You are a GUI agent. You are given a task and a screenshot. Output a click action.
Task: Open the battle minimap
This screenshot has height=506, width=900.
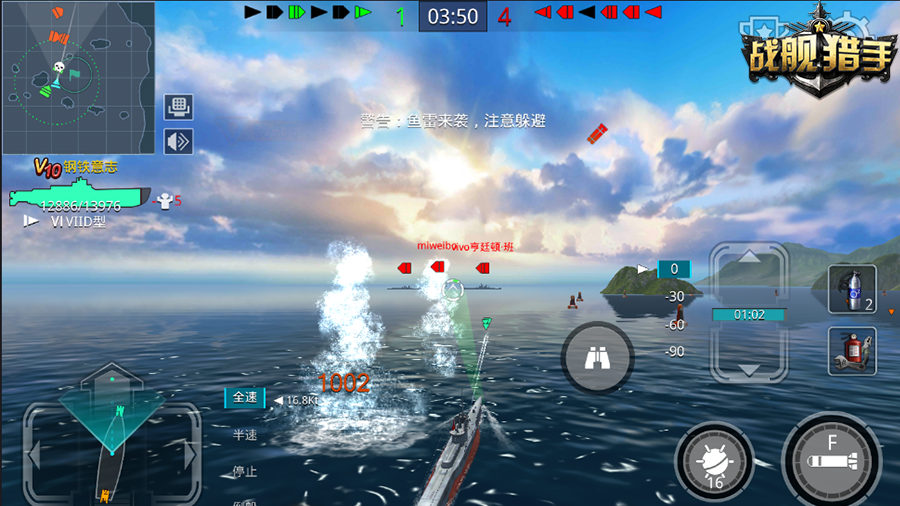point(78,77)
